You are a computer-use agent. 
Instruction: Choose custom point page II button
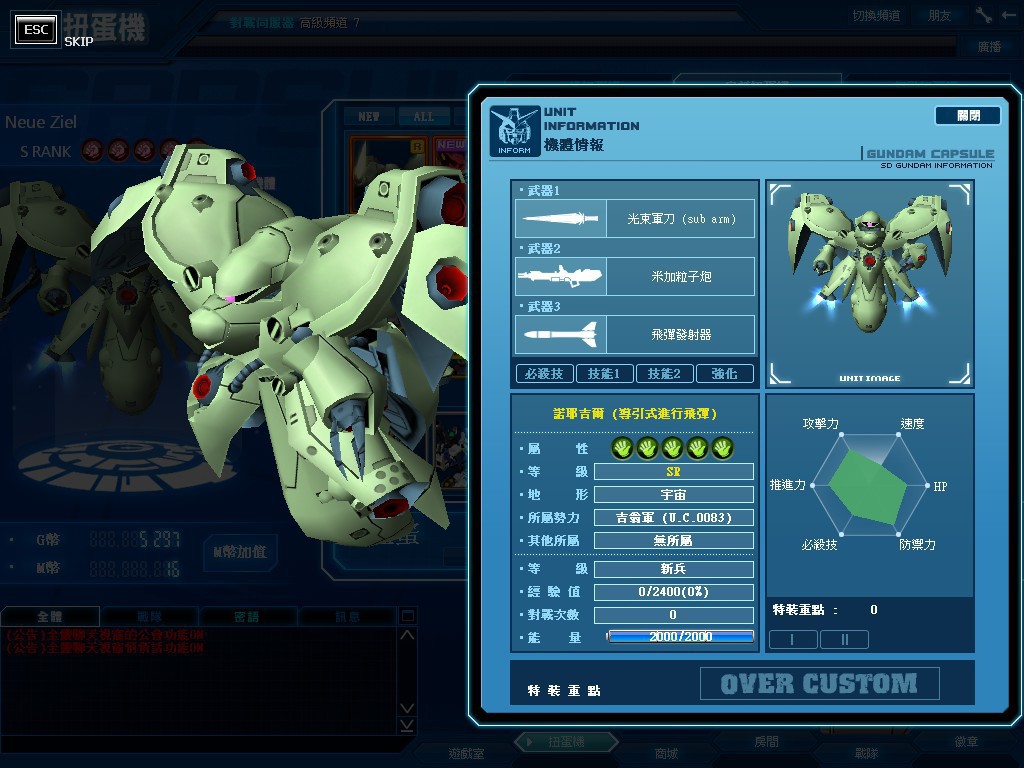[843, 639]
